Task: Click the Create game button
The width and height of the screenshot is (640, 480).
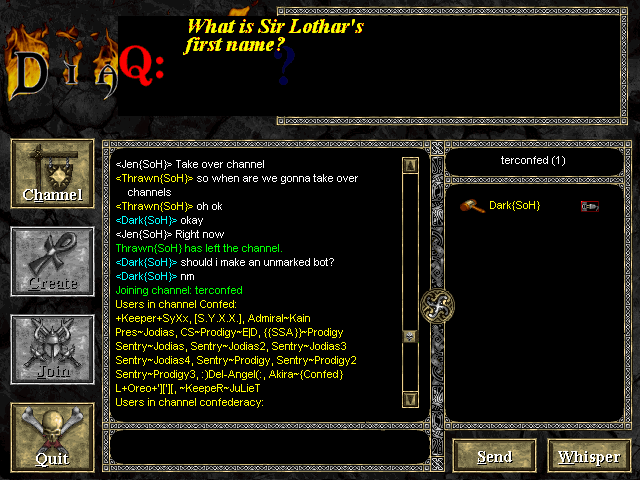Action: [x=52, y=260]
